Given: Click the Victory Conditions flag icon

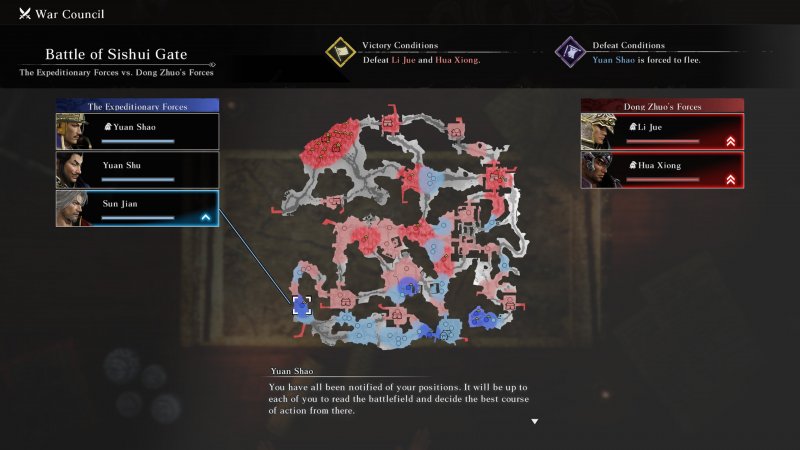Looking at the screenshot, I should tap(341, 52).
